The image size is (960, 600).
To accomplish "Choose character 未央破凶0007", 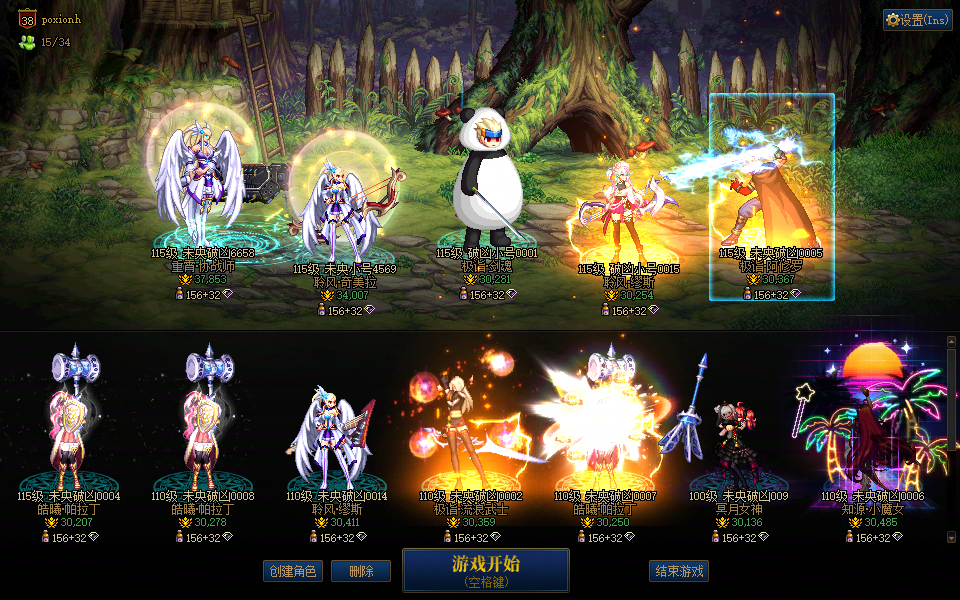I will [604, 430].
